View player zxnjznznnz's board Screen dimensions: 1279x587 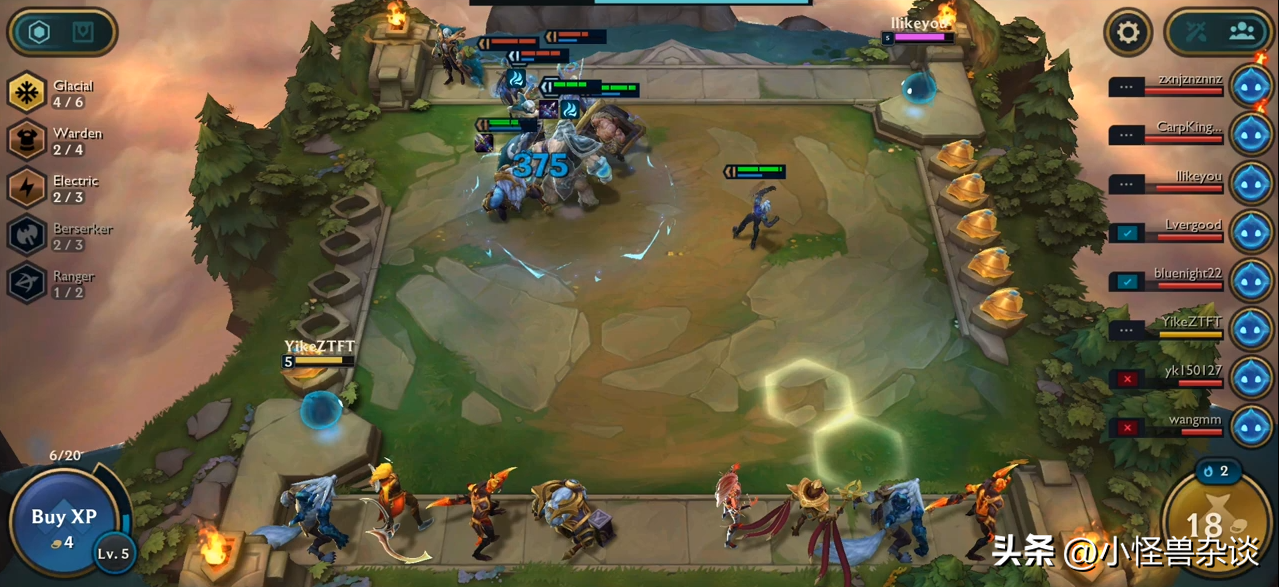point(1250,85)
